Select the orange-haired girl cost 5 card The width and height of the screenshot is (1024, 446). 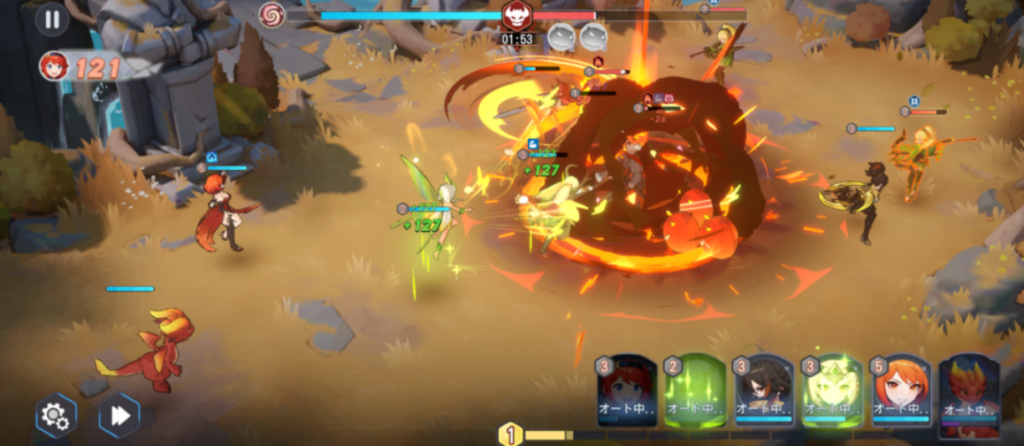[x=901, y=392]
